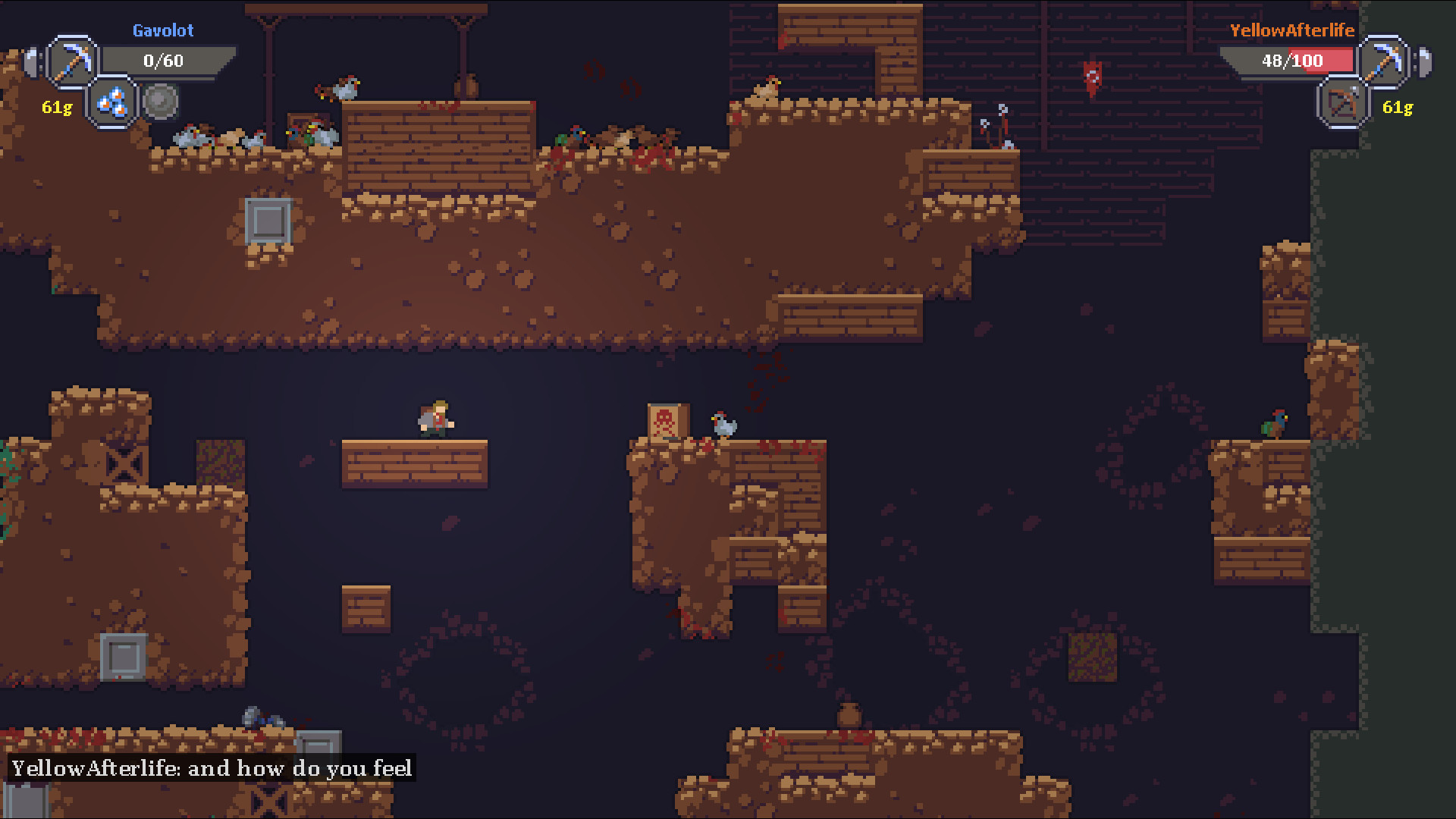1456x819 pixels.
Task: Click YellowAfterlife's 48/100 health bar
Action: tap(1289, 61)
